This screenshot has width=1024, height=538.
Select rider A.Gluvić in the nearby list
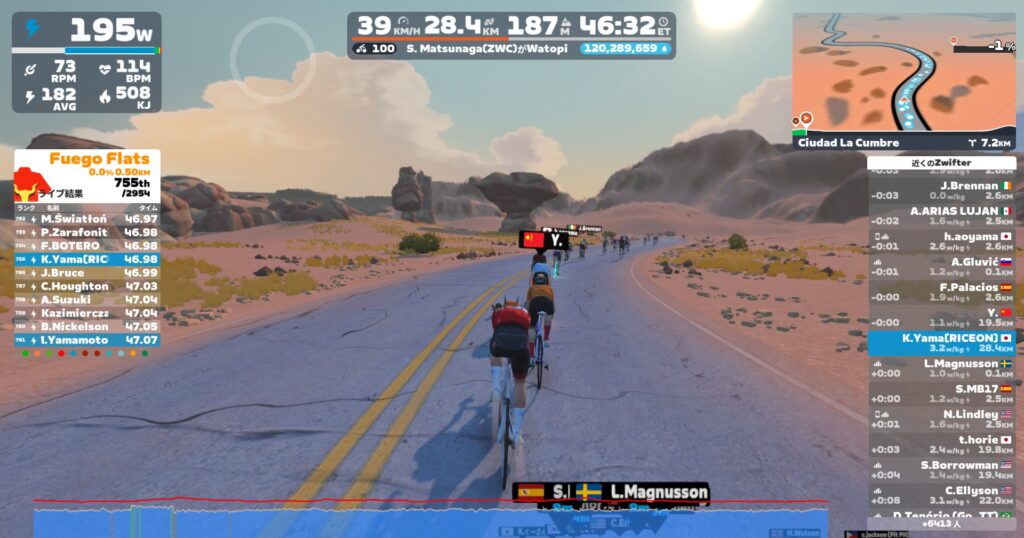click(x=941, y=267)
